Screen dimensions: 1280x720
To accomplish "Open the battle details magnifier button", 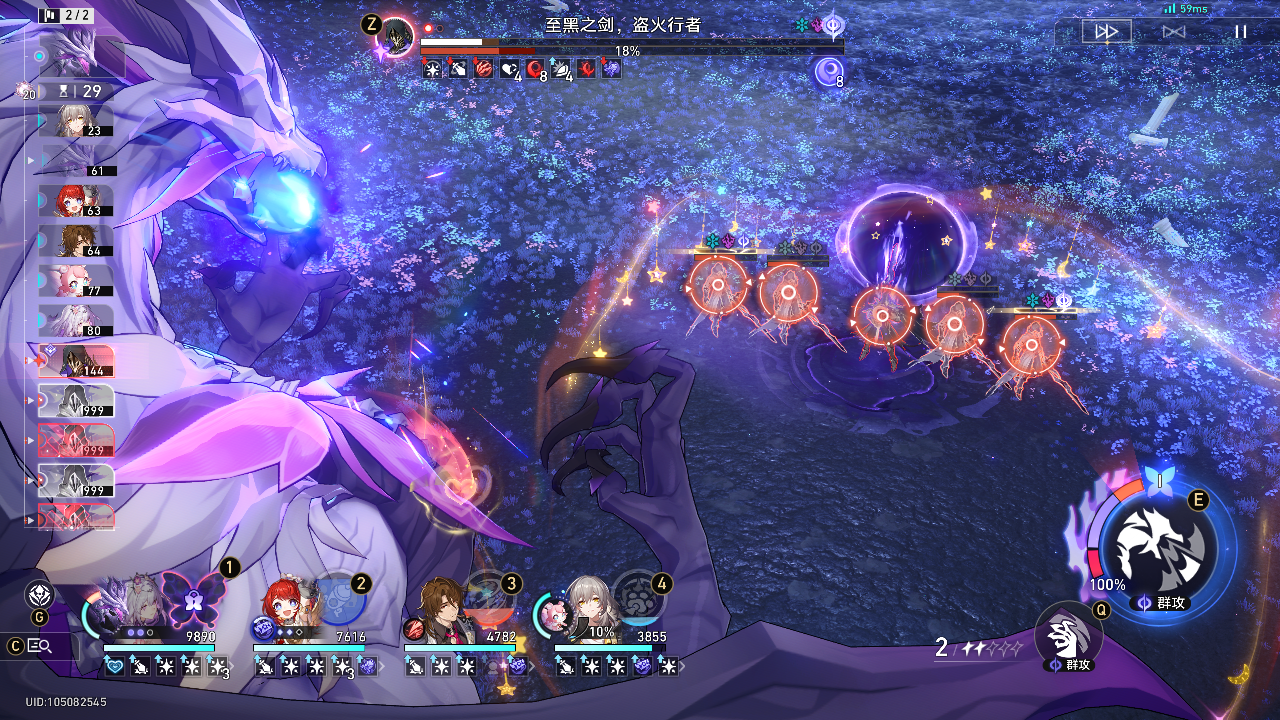I will tap(40, 646).
